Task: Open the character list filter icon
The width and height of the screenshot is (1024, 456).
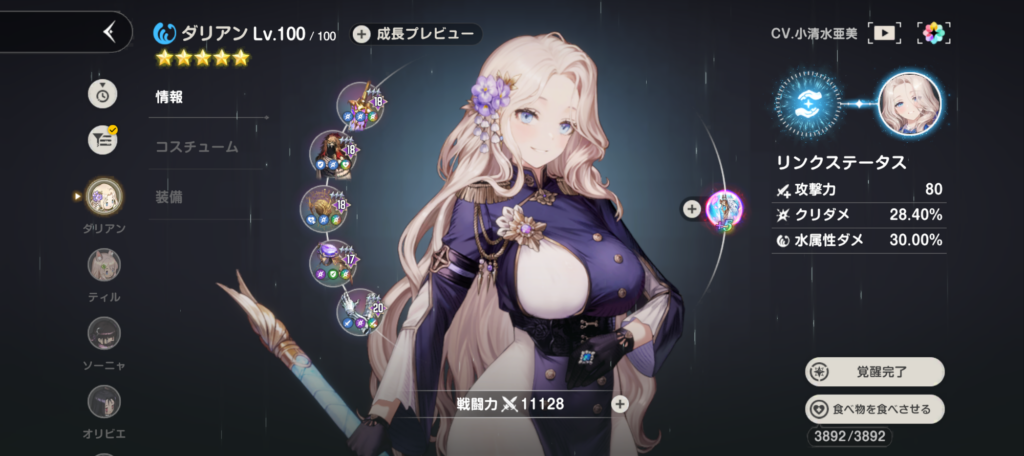Action: (x=102, y=140)
